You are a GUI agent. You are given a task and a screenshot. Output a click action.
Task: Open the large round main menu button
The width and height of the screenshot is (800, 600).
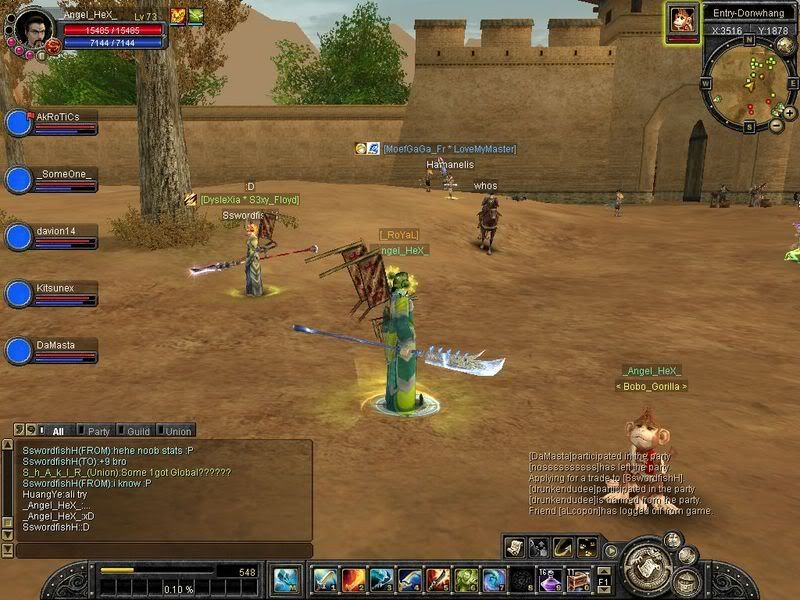pyautogui.click(x=648, y=570)
